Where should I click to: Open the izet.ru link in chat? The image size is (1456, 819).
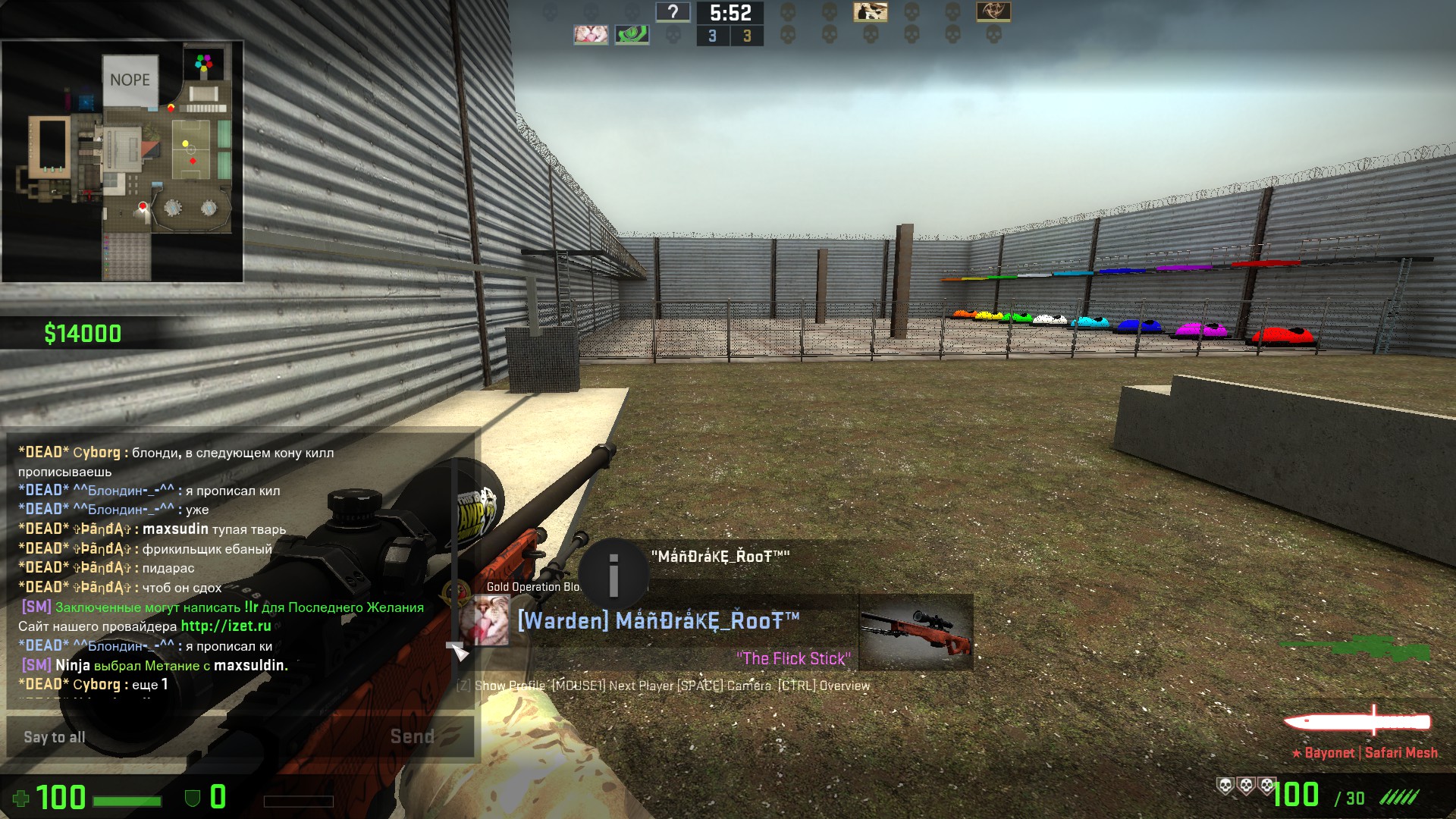226,626
